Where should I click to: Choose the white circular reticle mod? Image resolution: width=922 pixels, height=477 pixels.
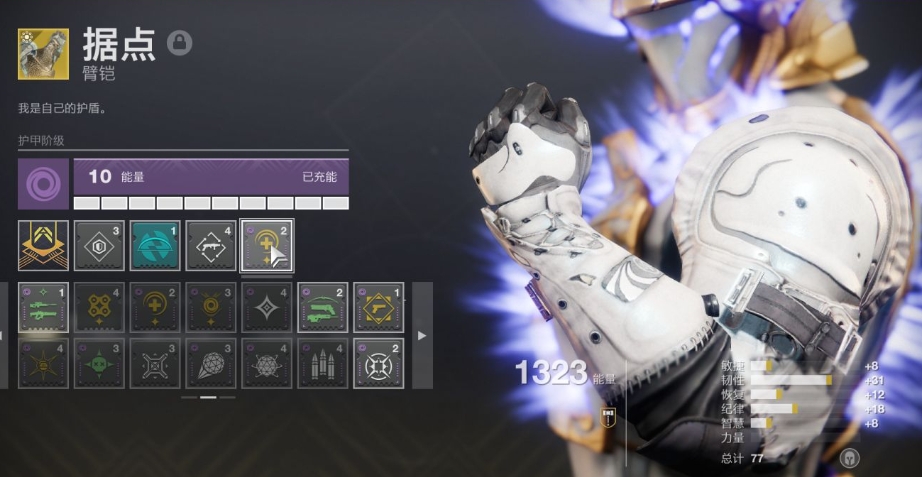click(x=379, y=363)
